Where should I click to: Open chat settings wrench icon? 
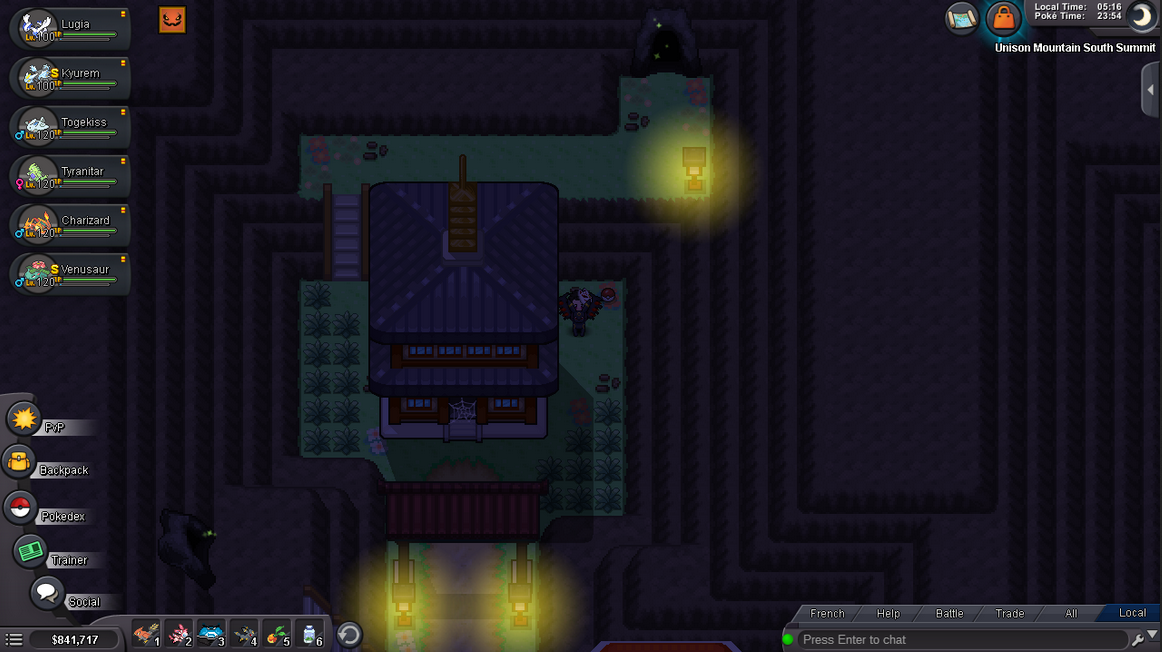(x=1137, y=640)
